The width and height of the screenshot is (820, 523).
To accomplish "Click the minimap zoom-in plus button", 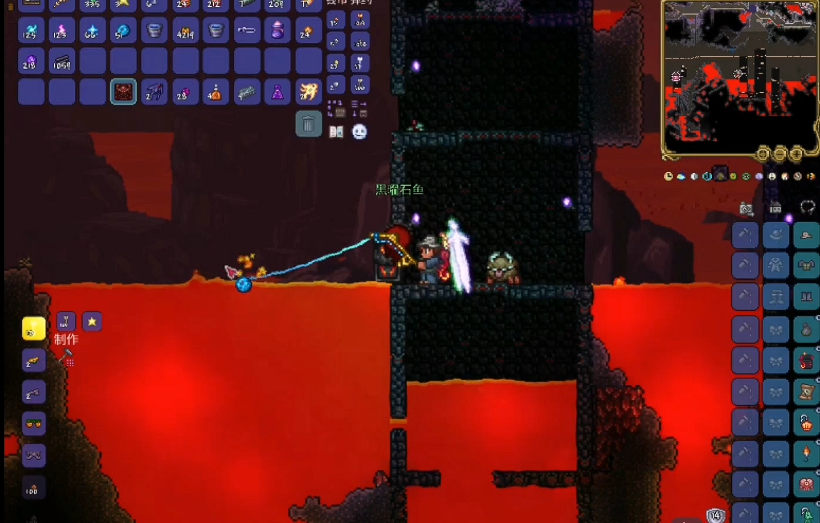I will tap(797, 154).
